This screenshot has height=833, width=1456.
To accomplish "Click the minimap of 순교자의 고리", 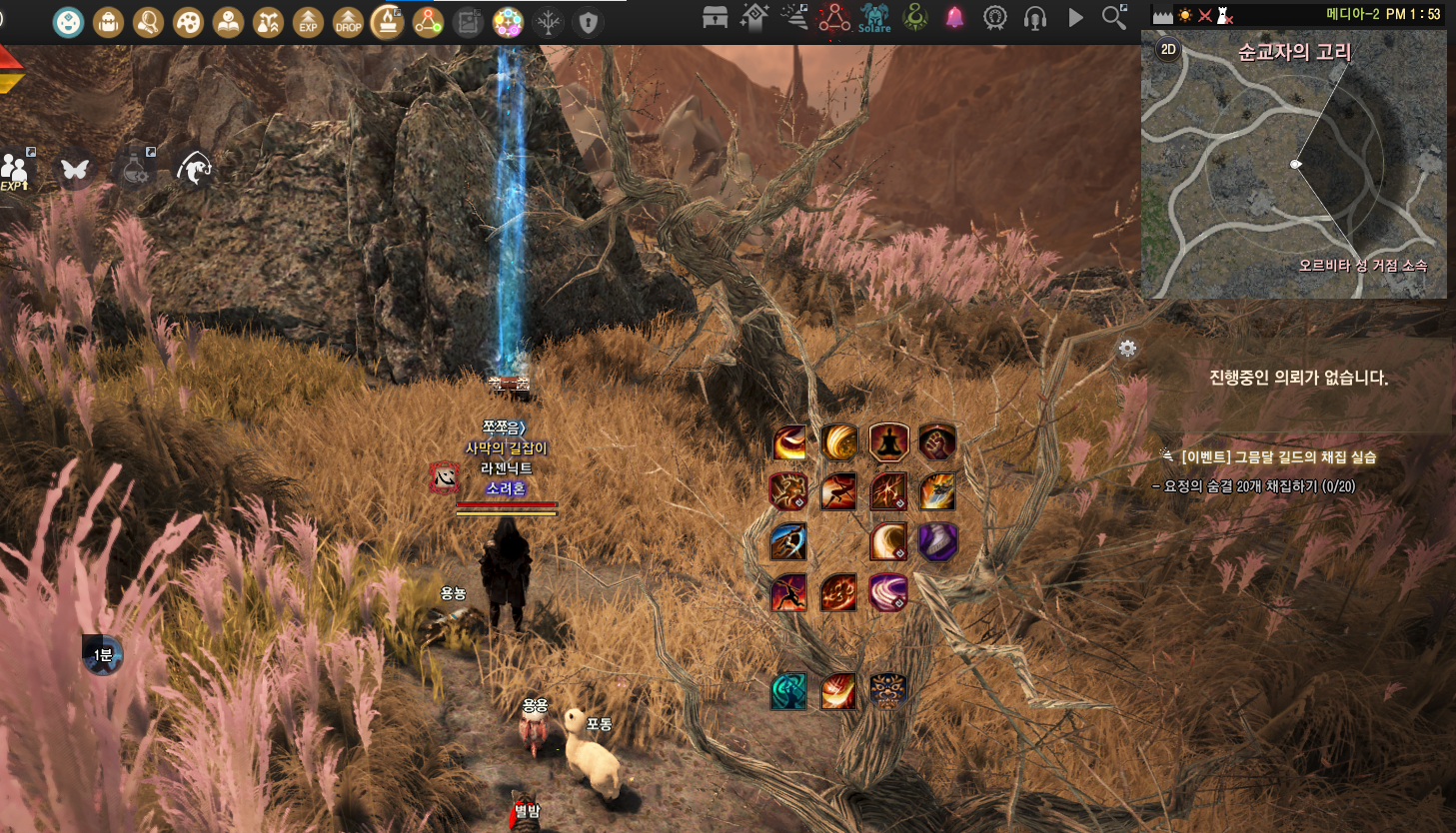I will click(x=1294, y=170).
